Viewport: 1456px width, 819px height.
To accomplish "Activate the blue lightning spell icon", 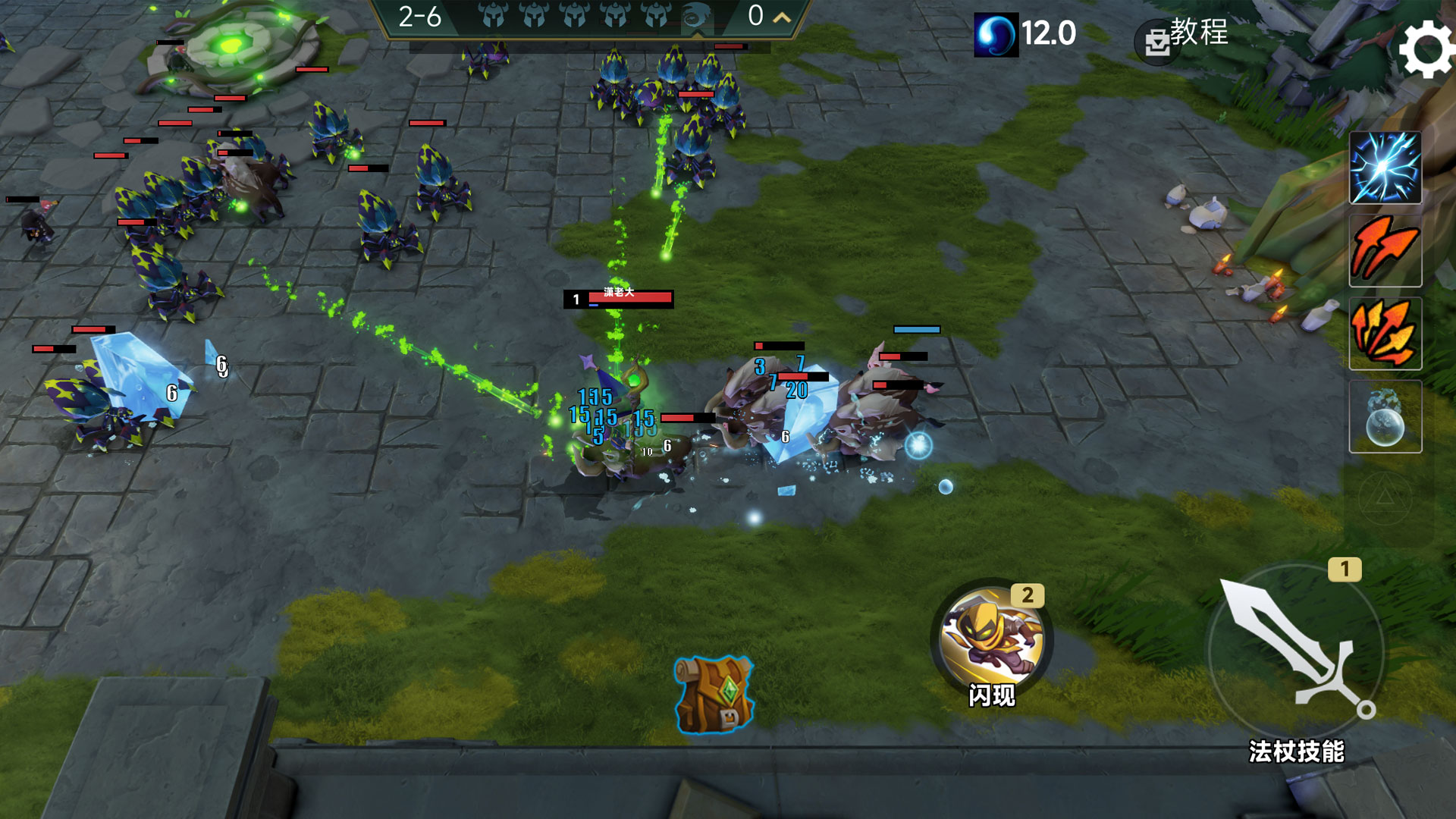I will pyautogui.click(x=1385, y=168).
